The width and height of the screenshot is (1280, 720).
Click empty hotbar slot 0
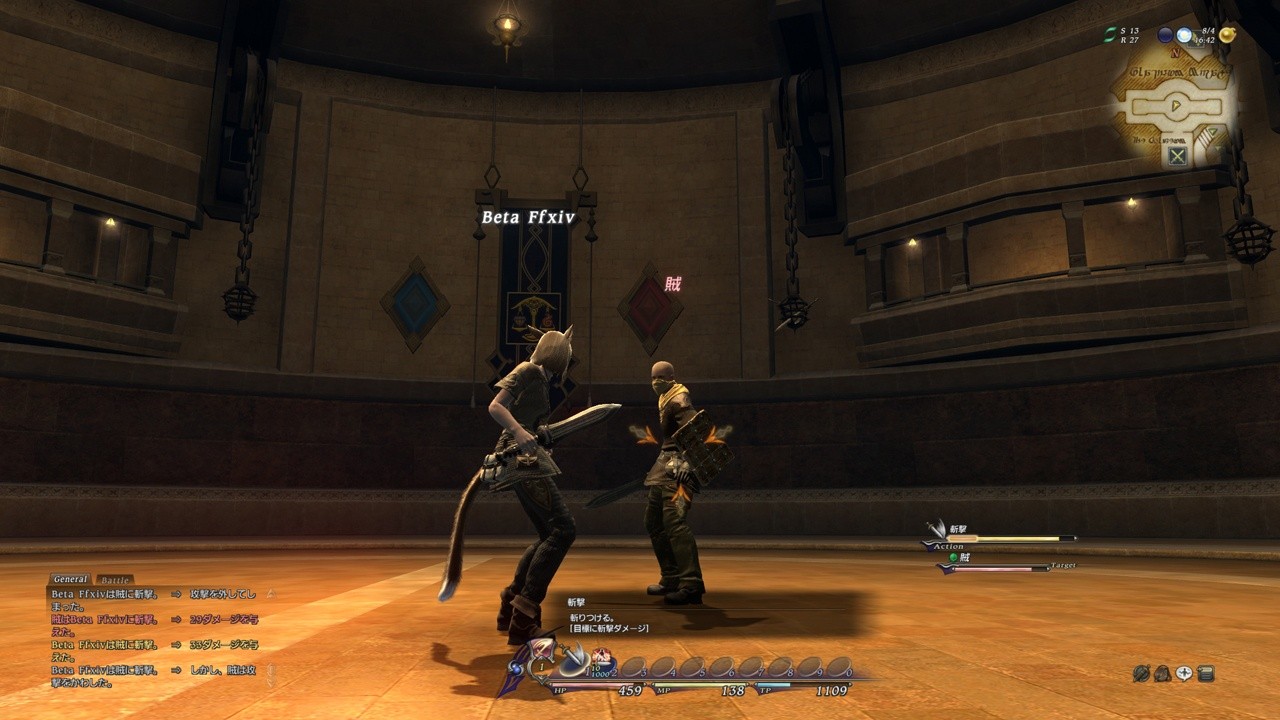[x=838, y=665]
